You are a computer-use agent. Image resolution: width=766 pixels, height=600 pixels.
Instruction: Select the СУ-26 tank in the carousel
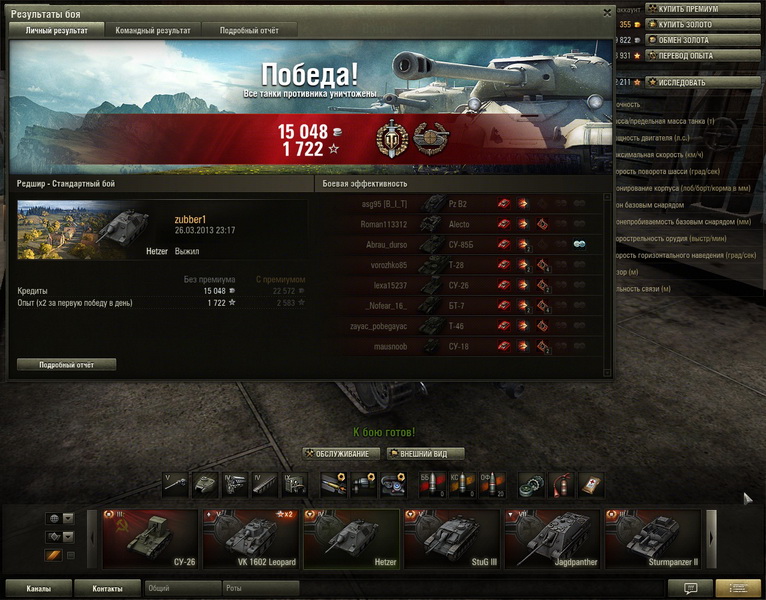[150, 540]
